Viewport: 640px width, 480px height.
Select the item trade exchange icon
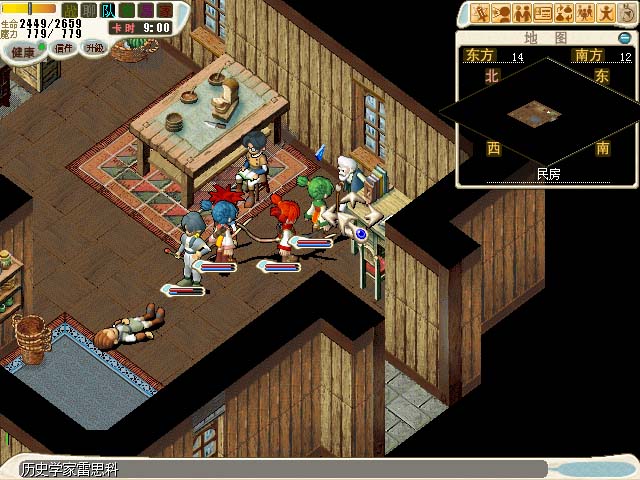(564, 14)
